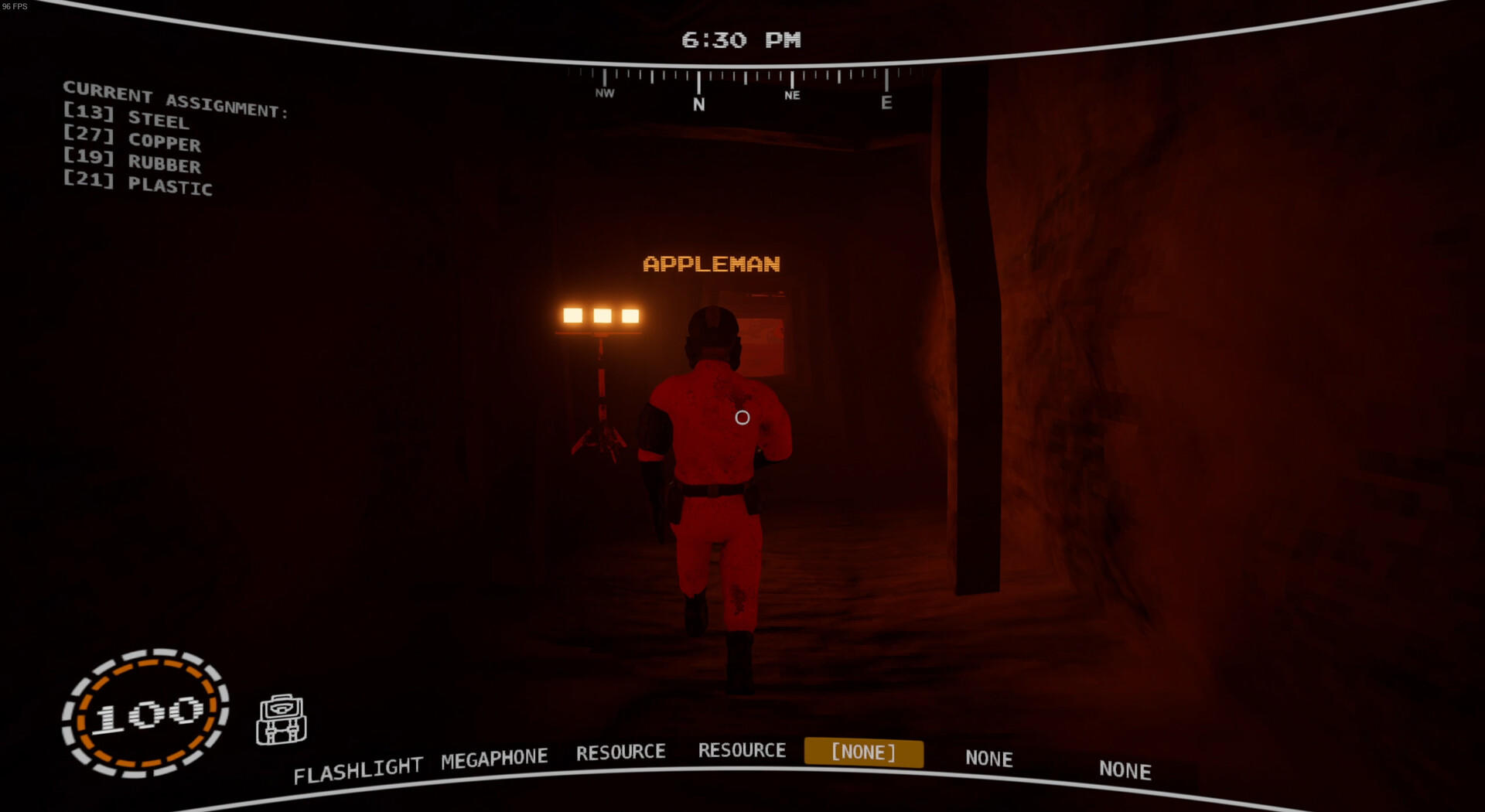Click the APPLEMAN player nametag
Image resolution: width=1485 pixels, height=812 pixels.
tap(711, 264)
